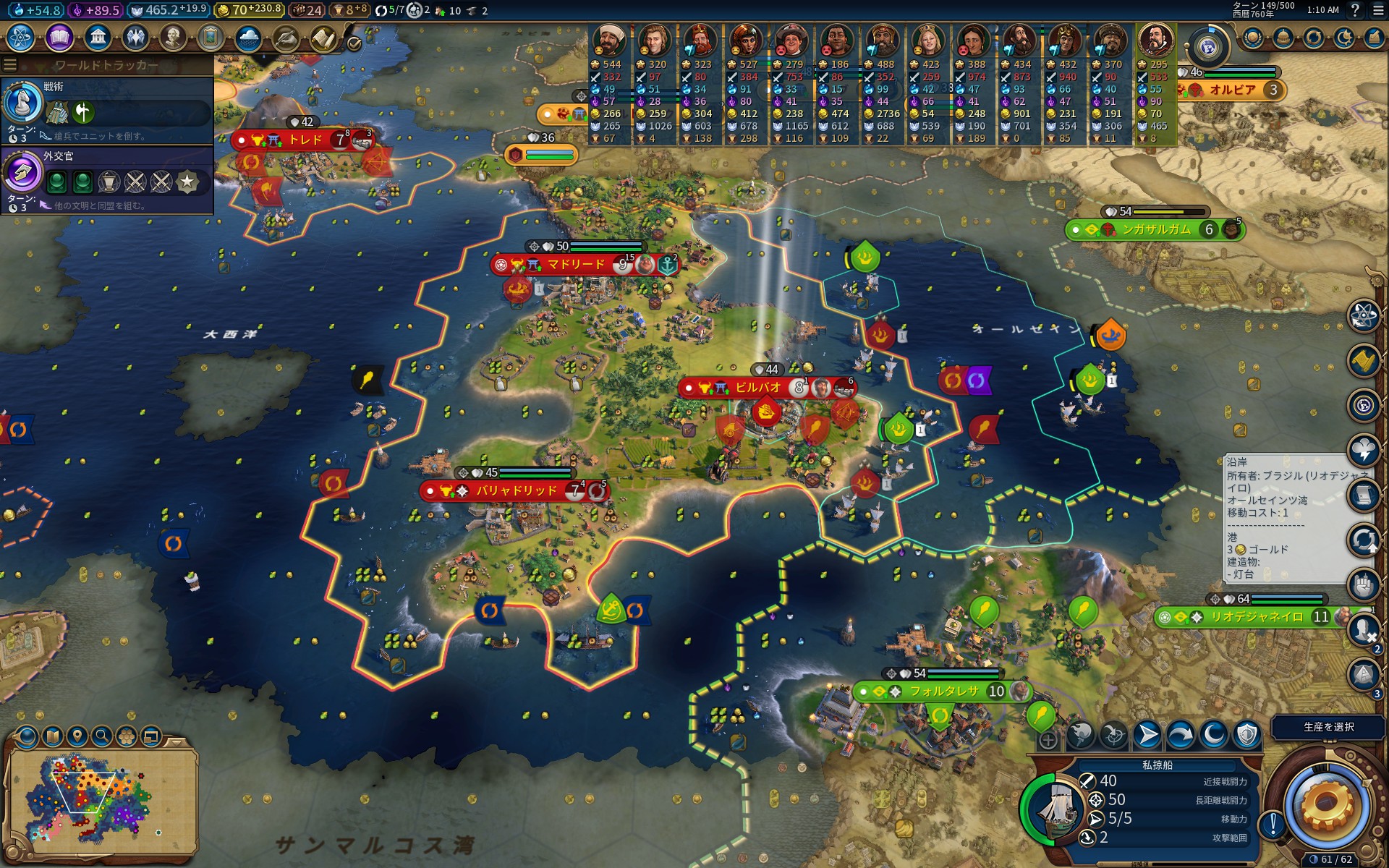Open the map search magnifier
Viewport: 1389px width, 868px height.
tap(102, 737)
